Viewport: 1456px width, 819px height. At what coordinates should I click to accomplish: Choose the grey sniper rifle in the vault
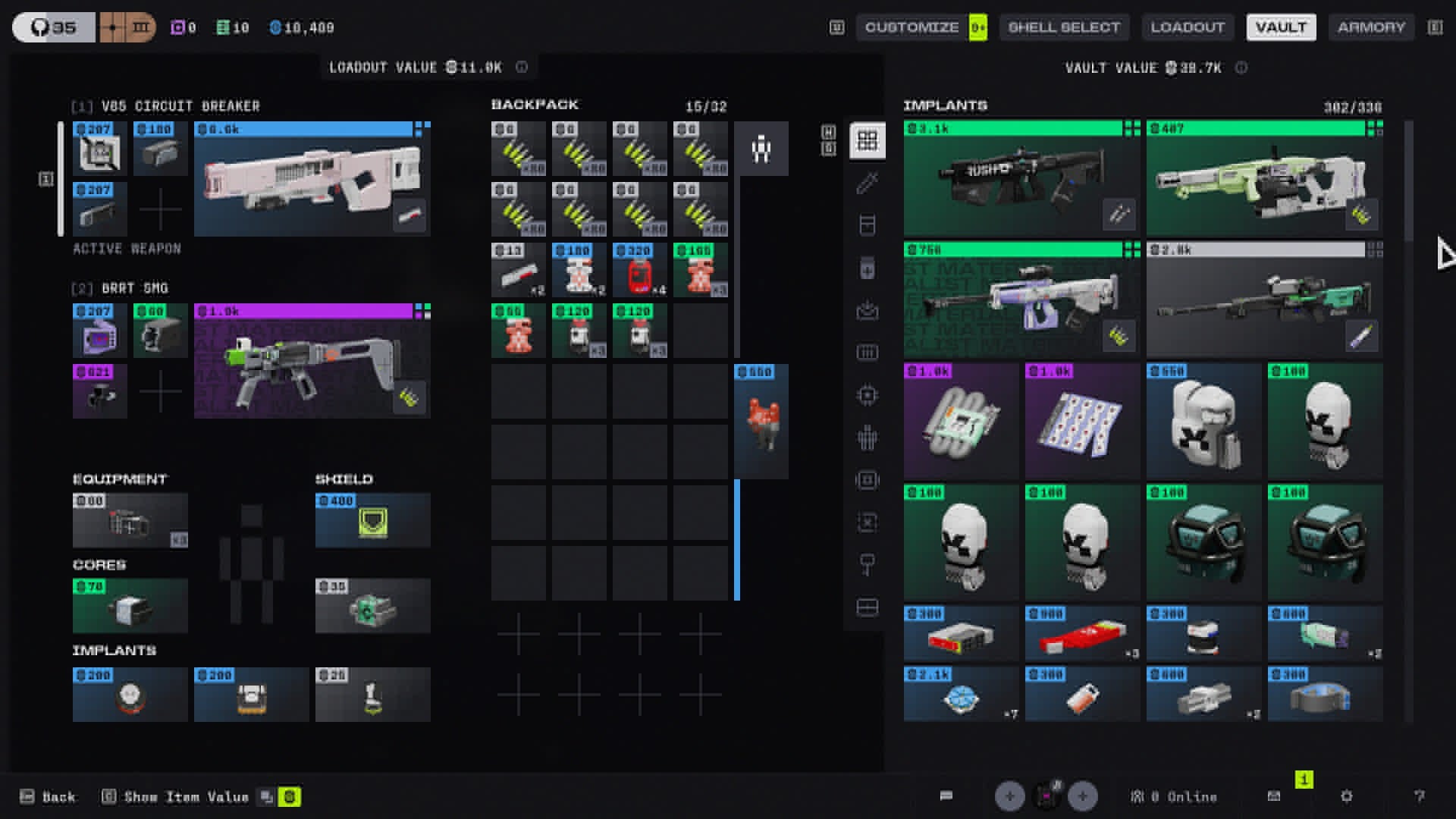[x=1263, y=301]
